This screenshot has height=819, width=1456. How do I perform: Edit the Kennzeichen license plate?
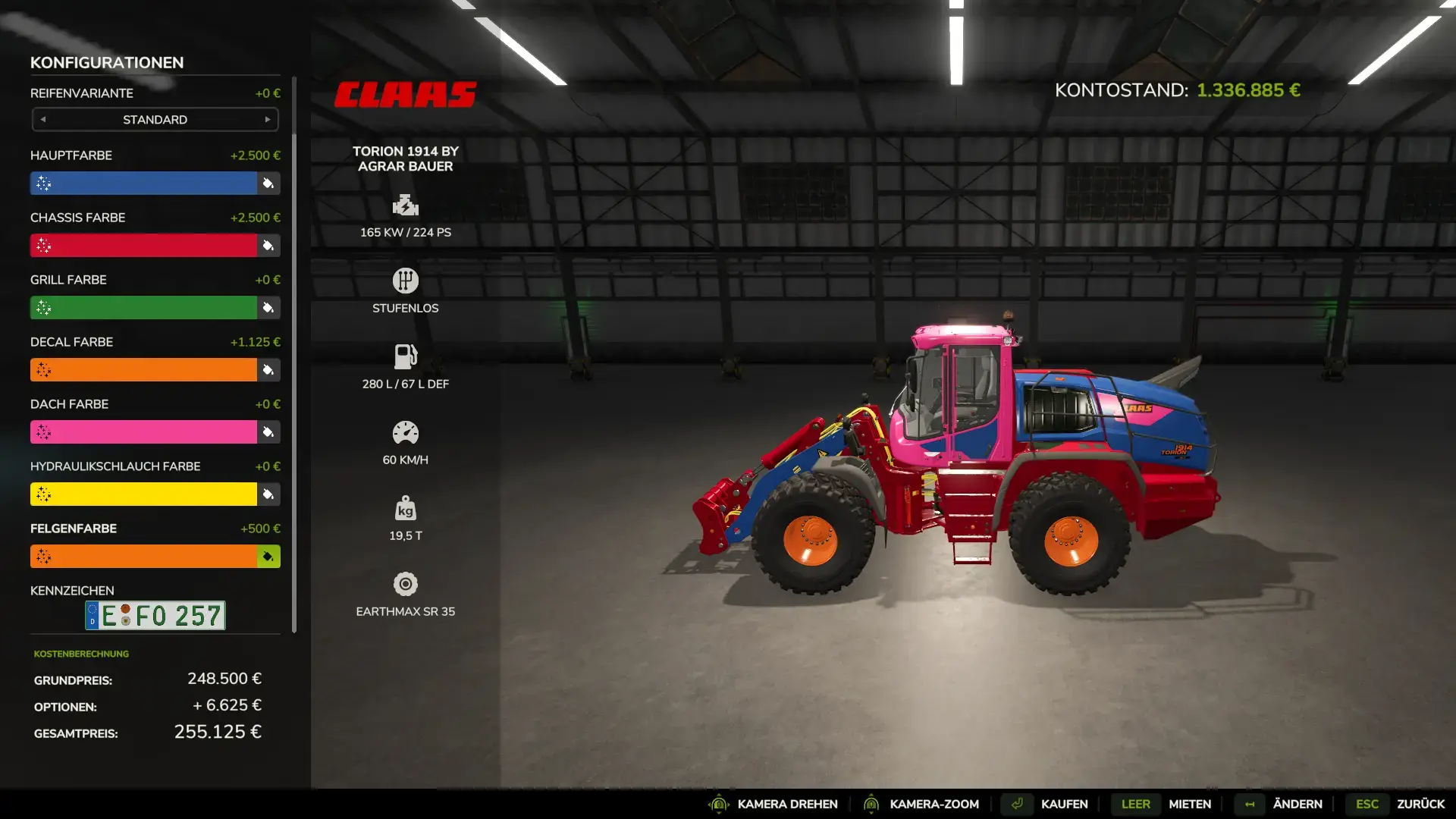pos(155,616)
